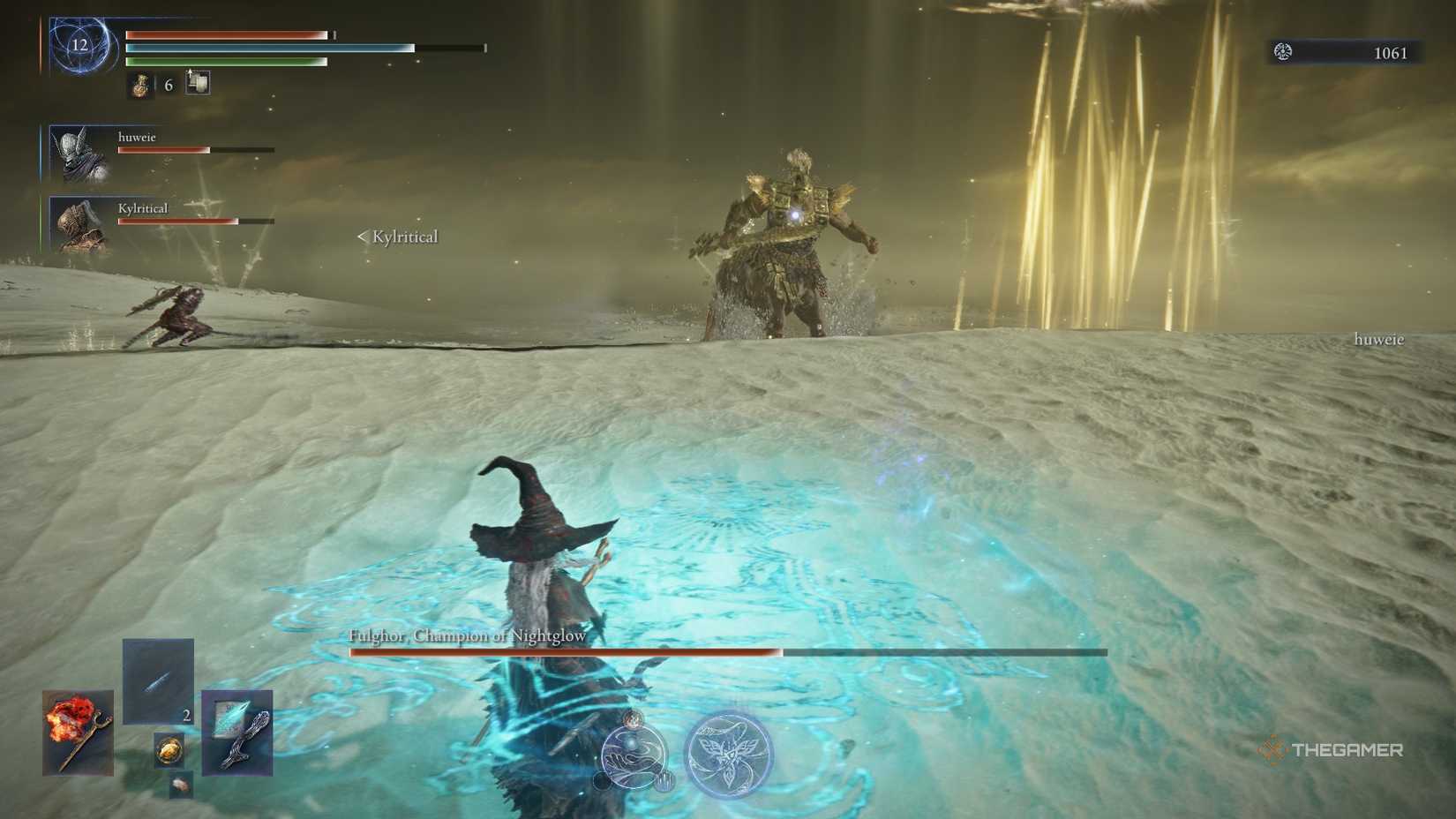
Task: Click the boss health bar
Action: pos(724,654)
